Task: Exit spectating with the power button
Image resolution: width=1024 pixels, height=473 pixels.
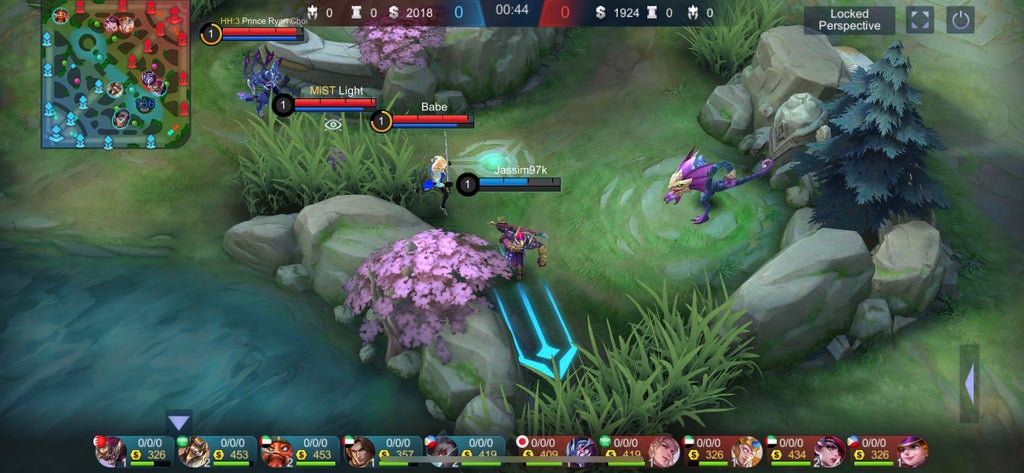Action: 960,20
